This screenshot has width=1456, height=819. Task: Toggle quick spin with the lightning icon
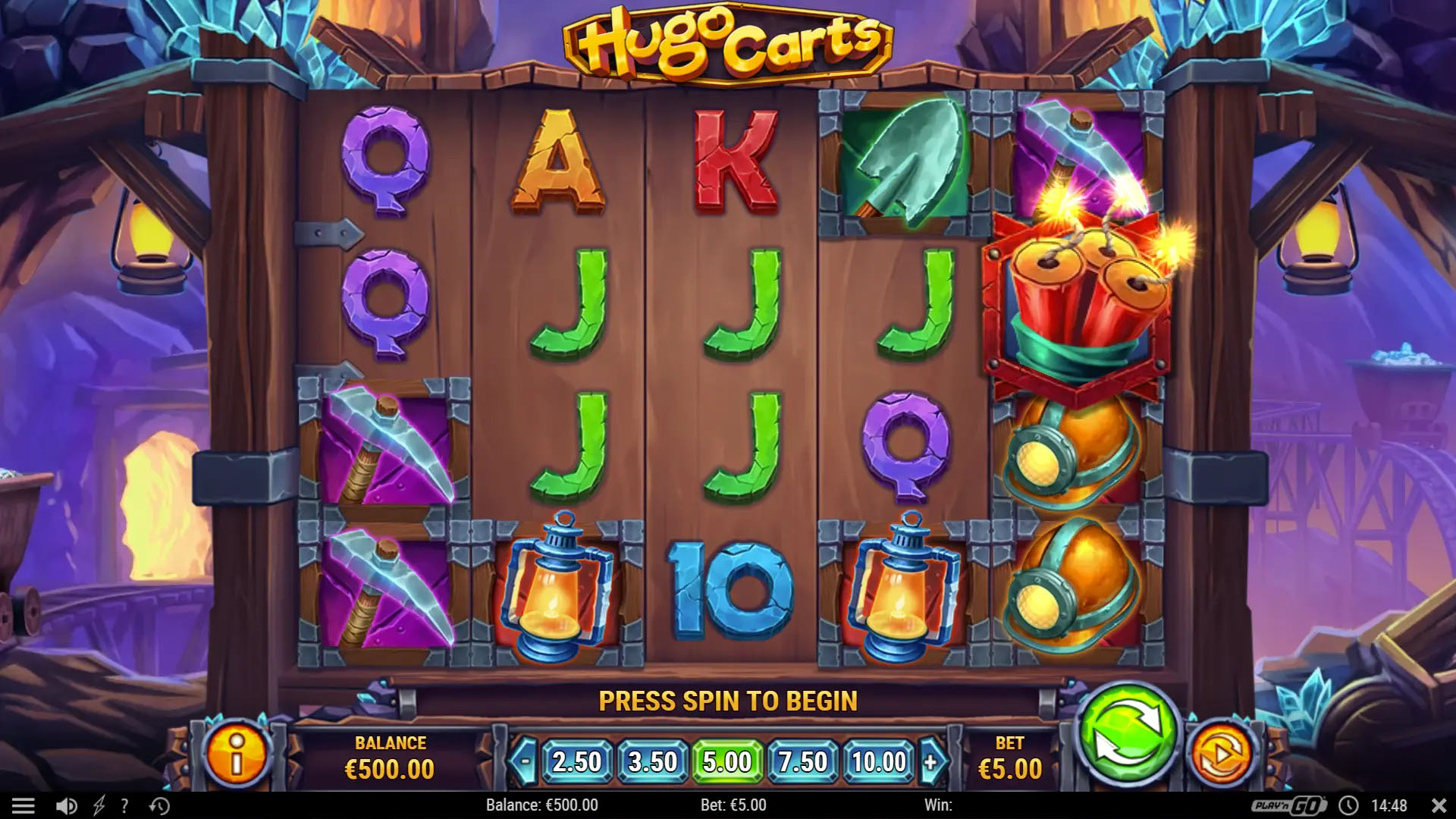coord(97,806)
